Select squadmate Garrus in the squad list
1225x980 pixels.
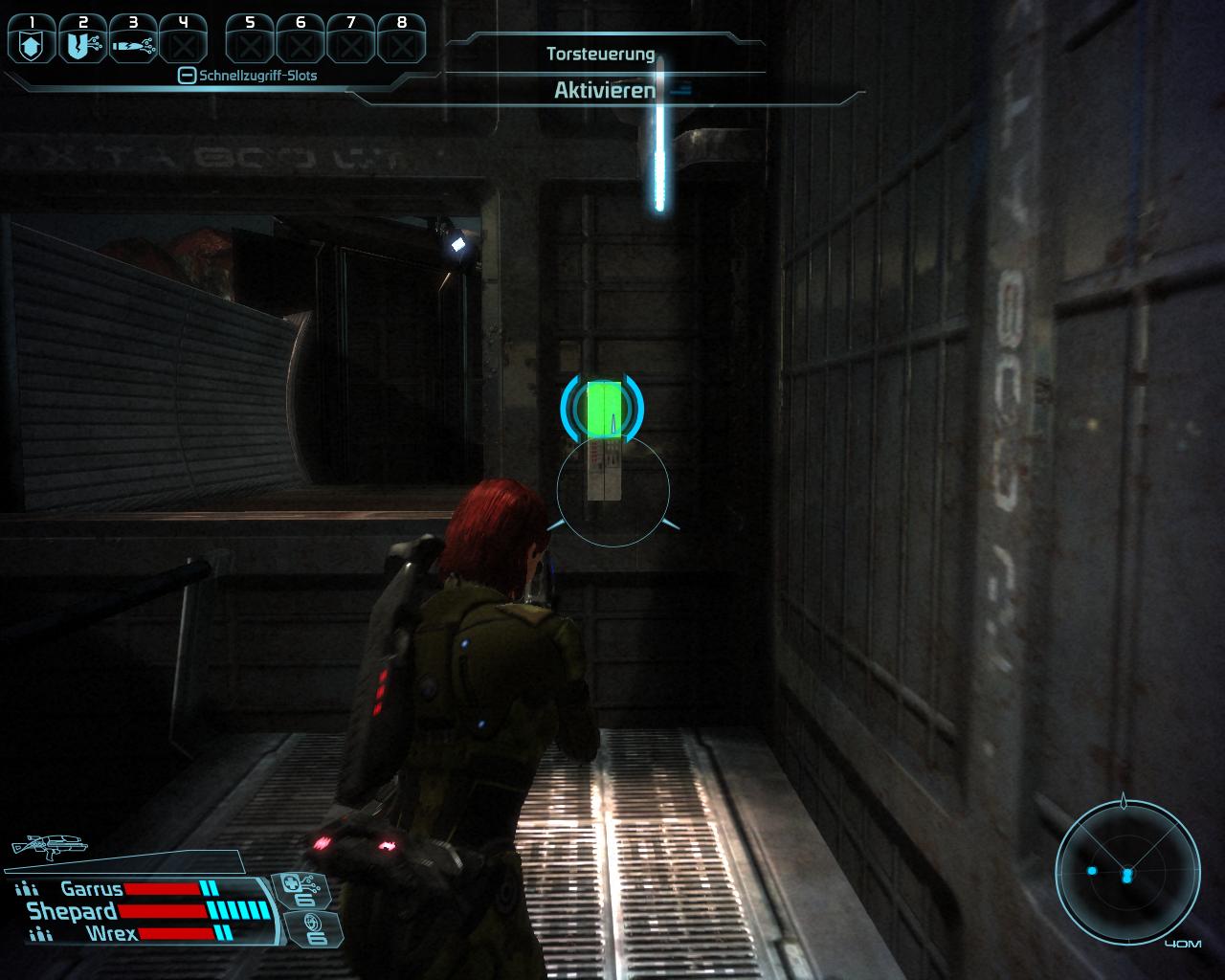point(91,889)
